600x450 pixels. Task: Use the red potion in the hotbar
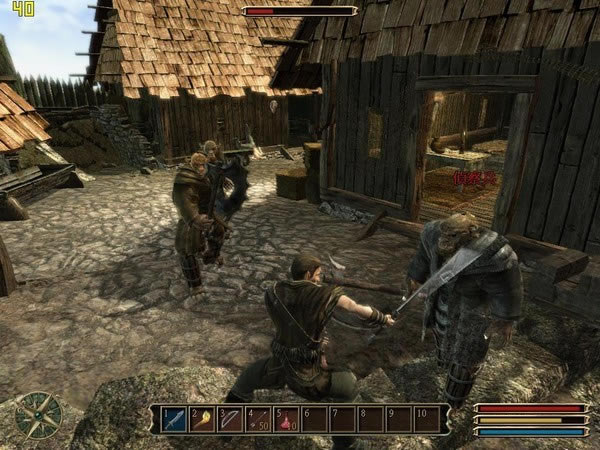pos(286,418)
